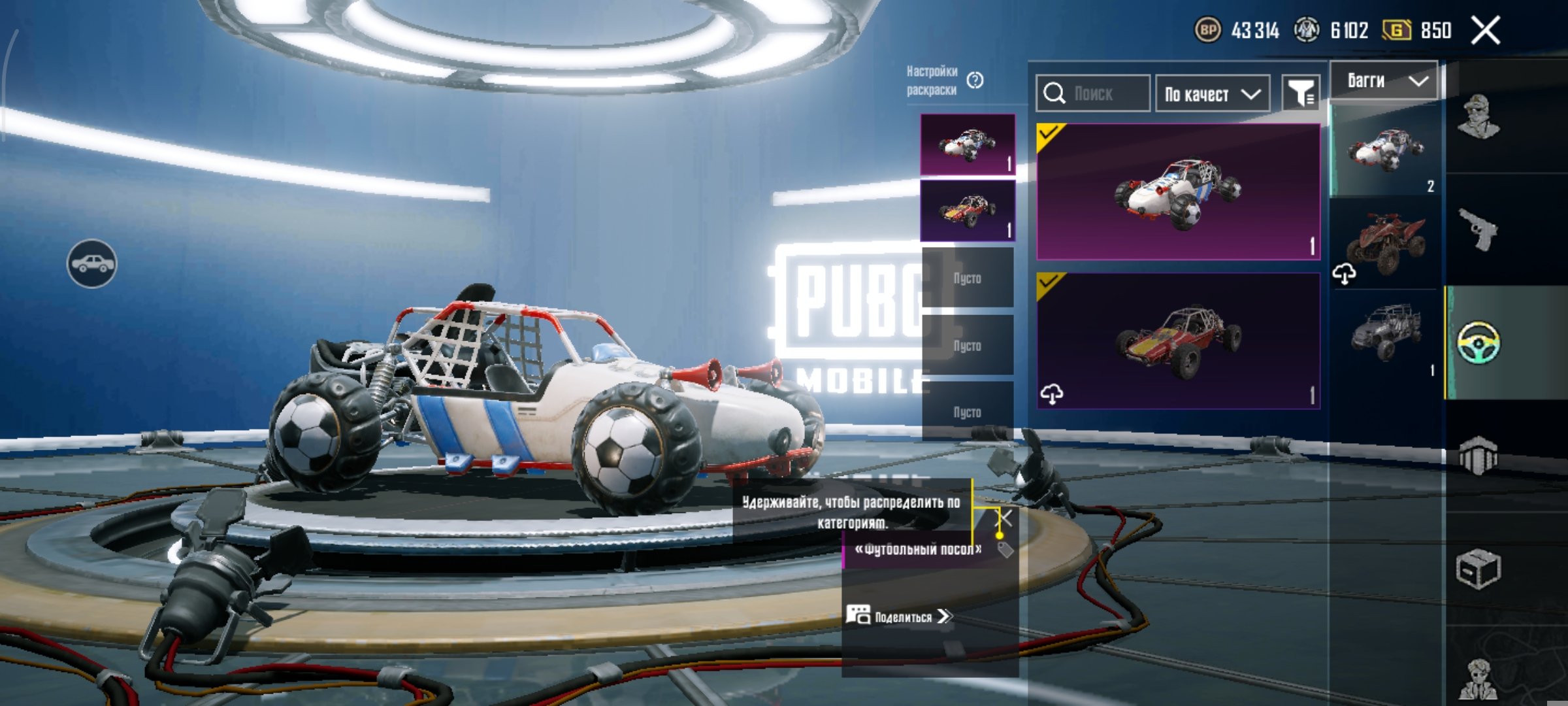Open the filter funnel button
Viewport: 1568px width, 706px height.
coord(1301,94)
